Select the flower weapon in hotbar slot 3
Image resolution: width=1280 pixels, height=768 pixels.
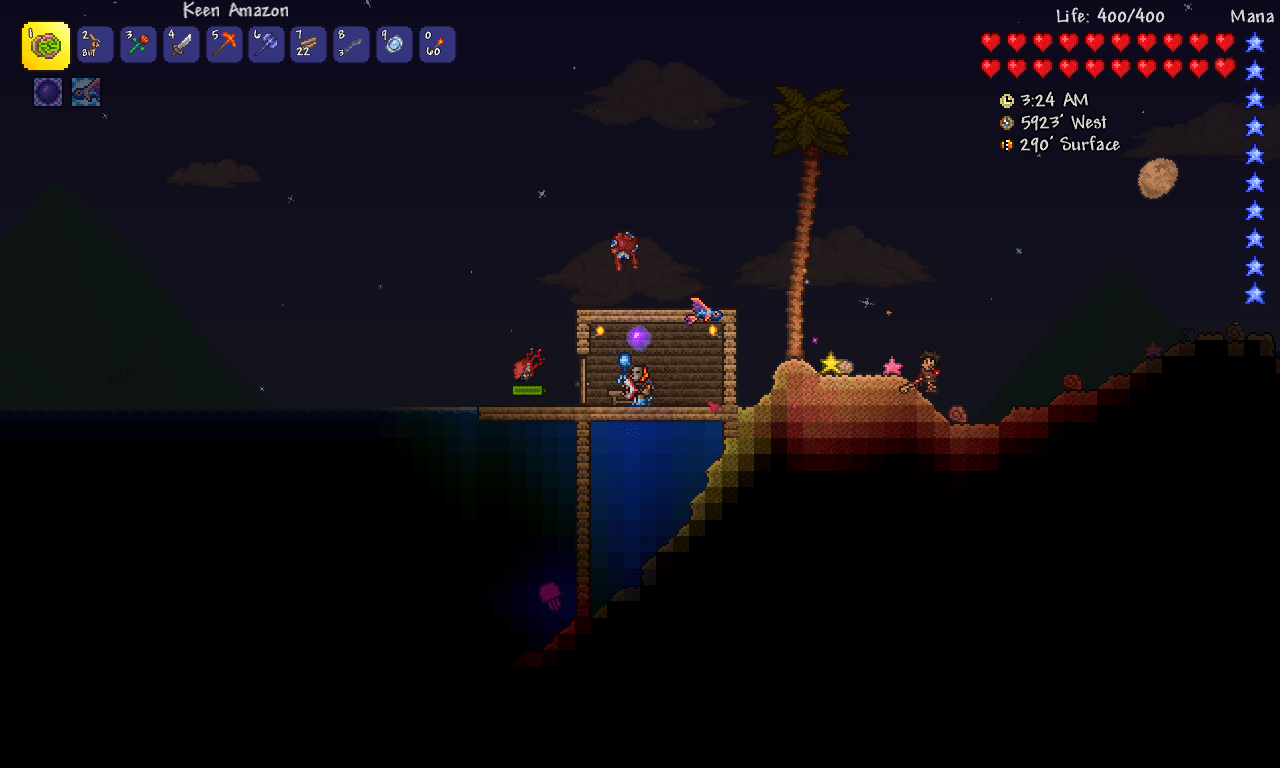(x=138, y=45)
